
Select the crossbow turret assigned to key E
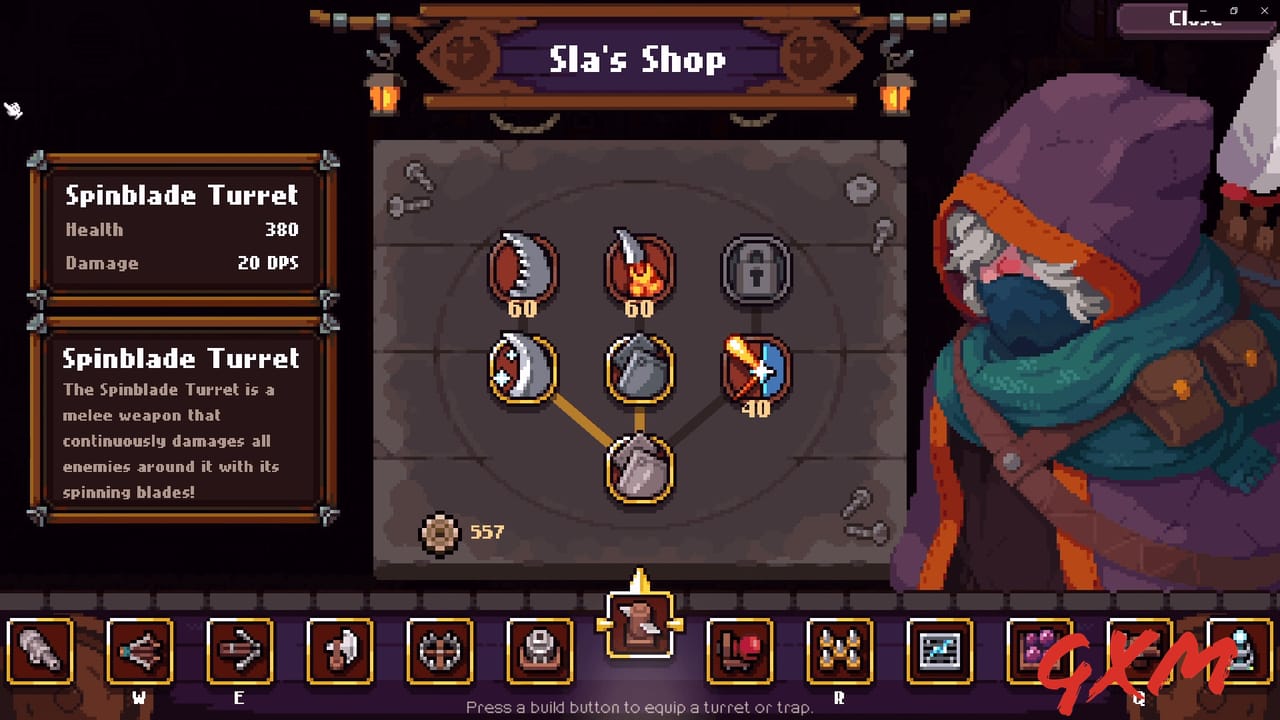pos(239,652)
